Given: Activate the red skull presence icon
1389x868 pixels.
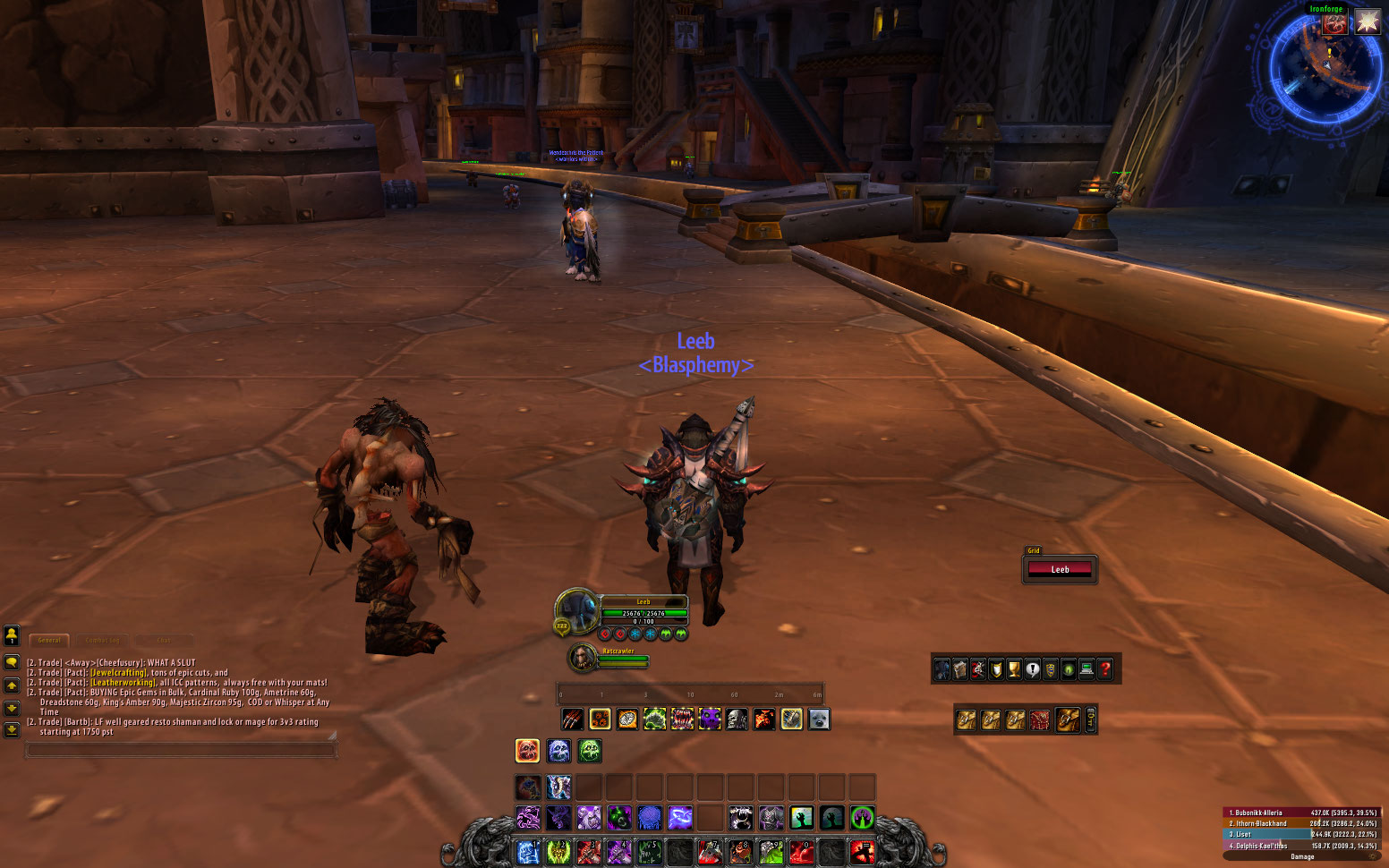Looking at the screenshot, I should pos(528,751).
